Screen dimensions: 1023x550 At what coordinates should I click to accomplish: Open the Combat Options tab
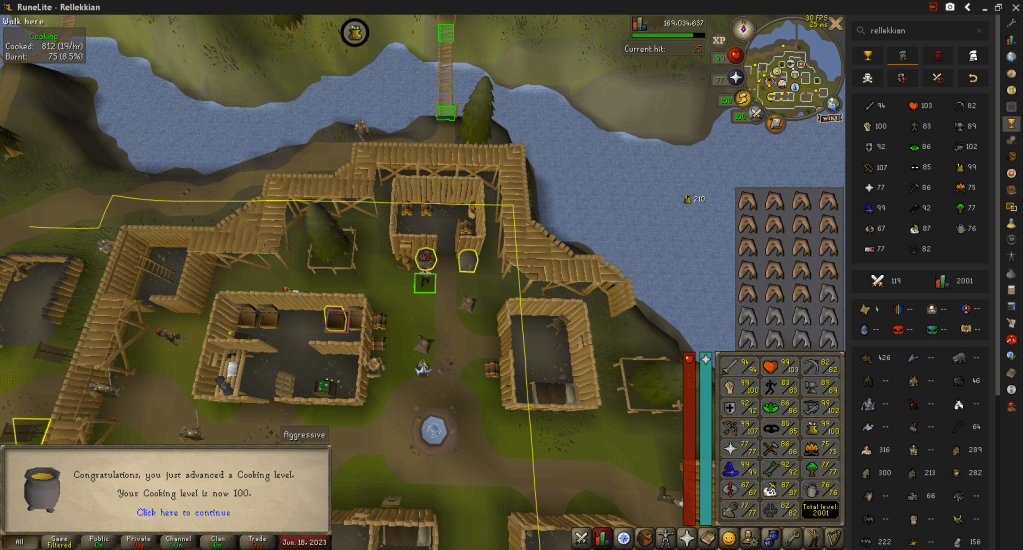[582, 538]
